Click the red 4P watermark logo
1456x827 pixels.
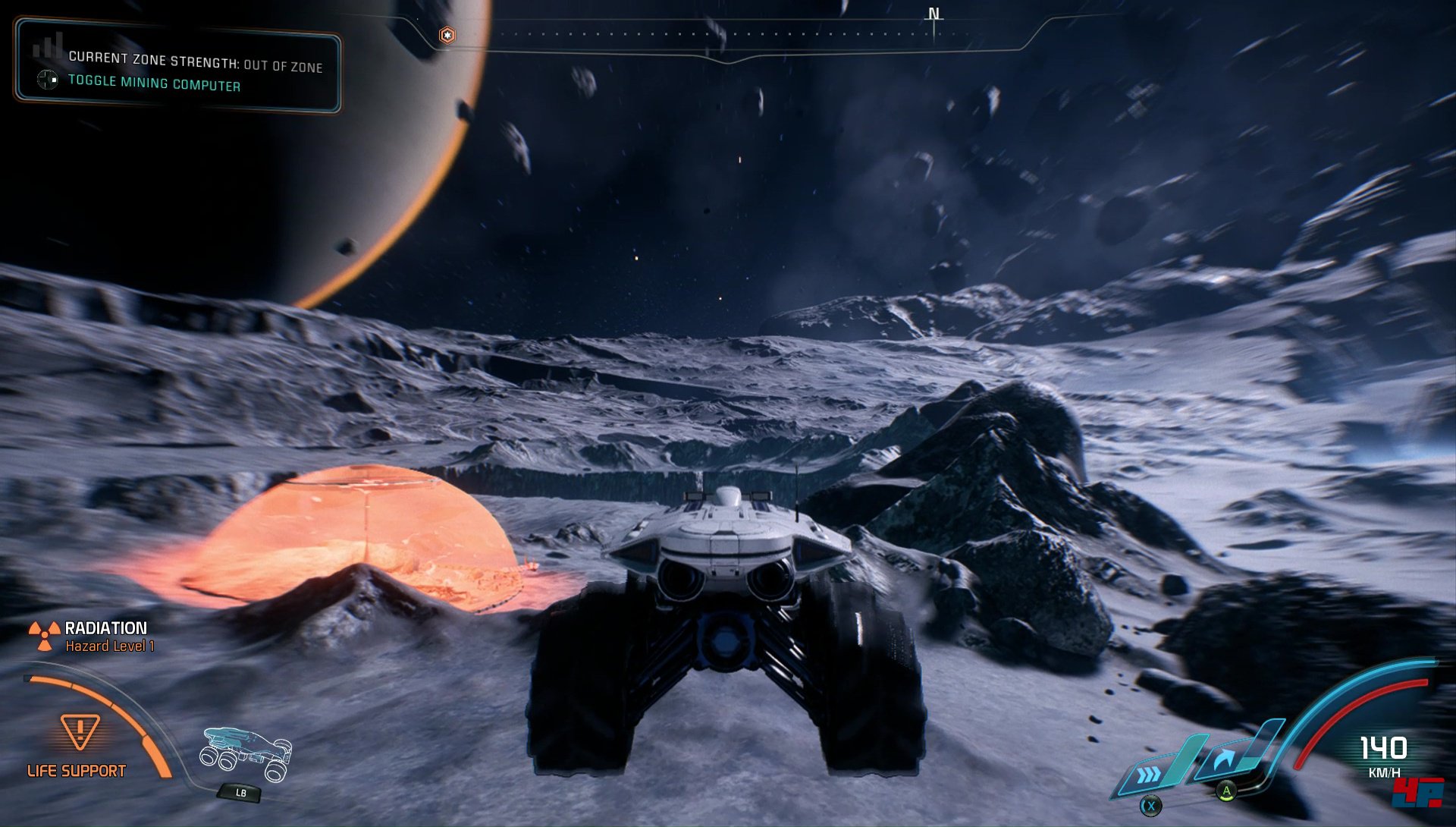pos(1418,793)
